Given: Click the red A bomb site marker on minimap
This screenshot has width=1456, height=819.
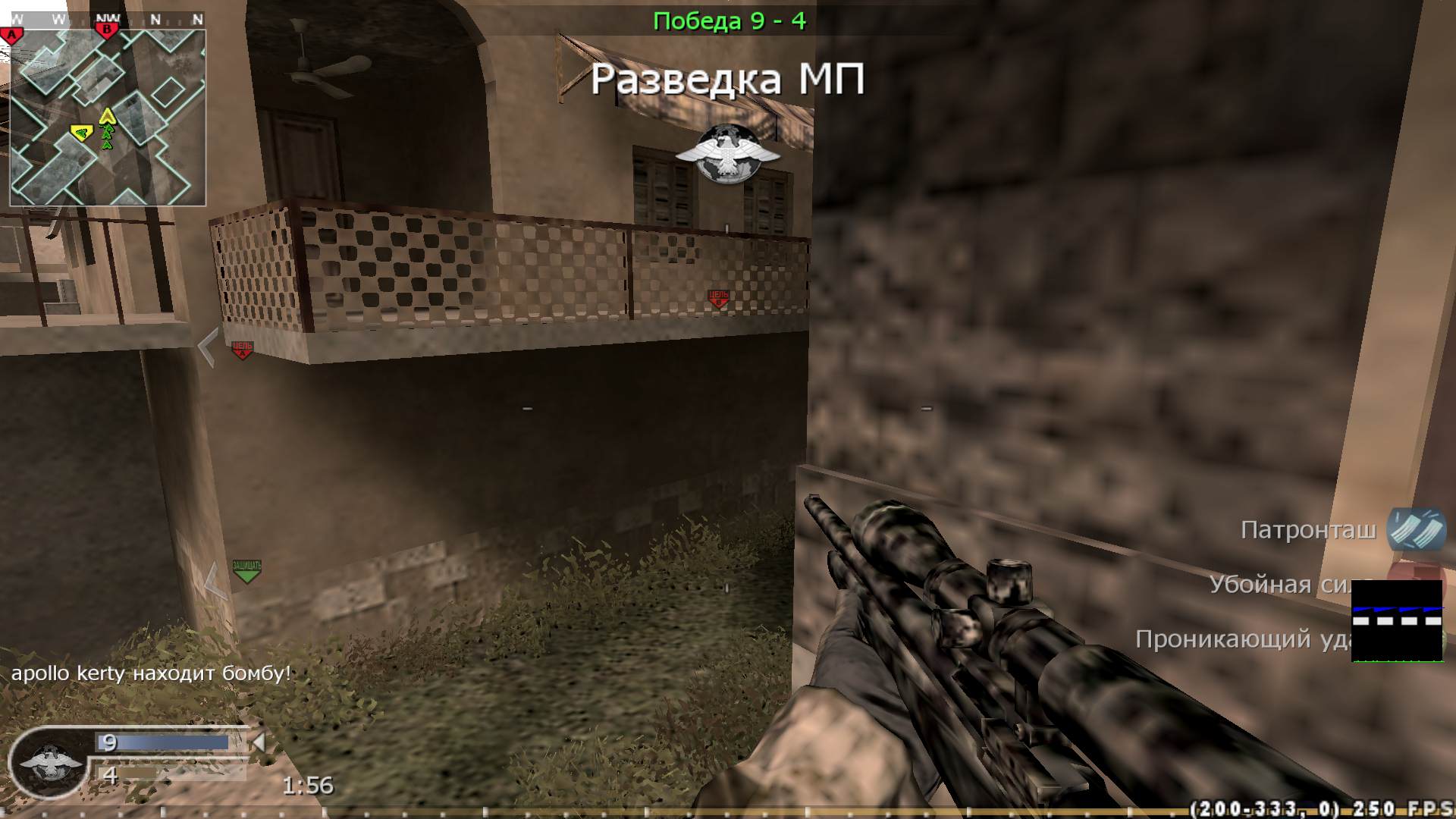Looking at the screenshot, I should point(12,34).
